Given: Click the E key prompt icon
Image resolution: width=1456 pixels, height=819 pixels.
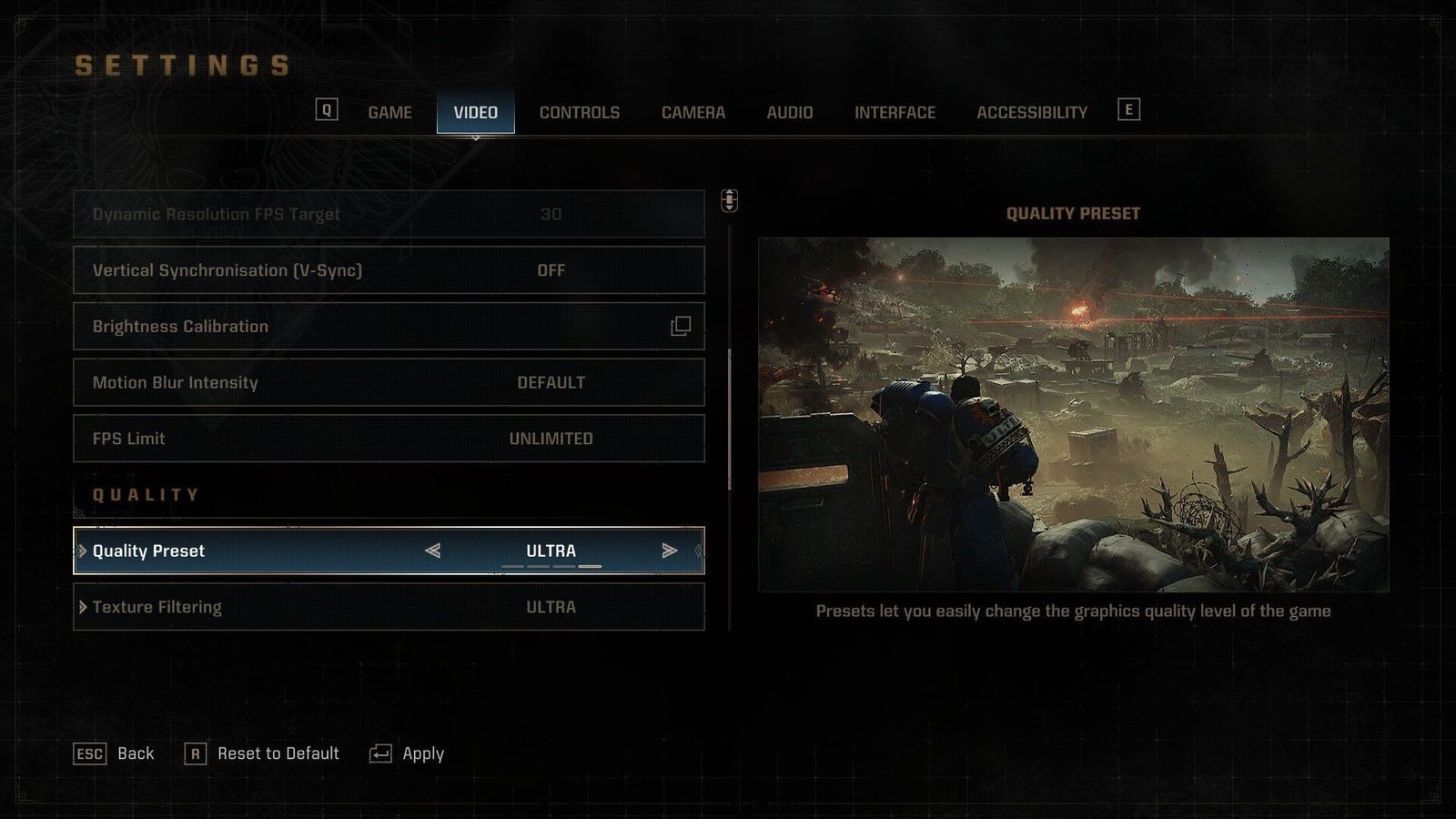Looking at the screenshot, I should pyautogui.click(x=1128, y=109).
